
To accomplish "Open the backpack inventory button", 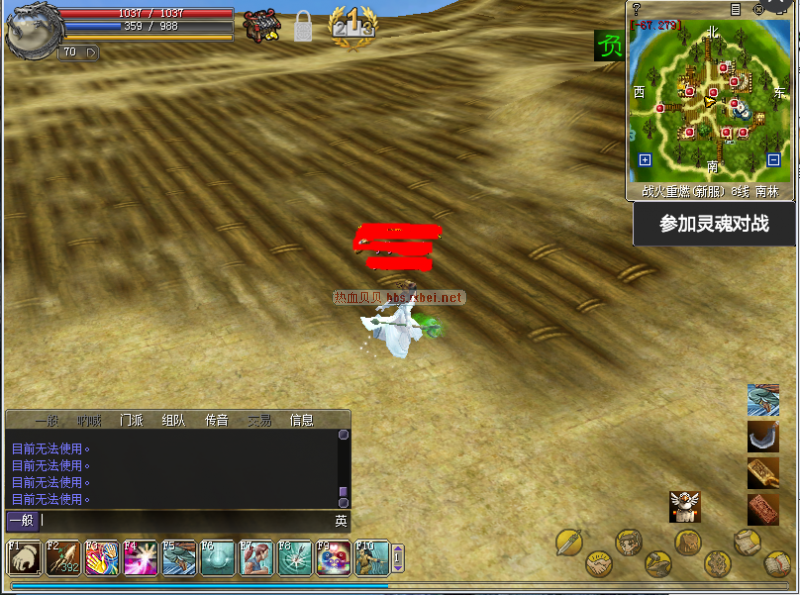I will (687, 542).
